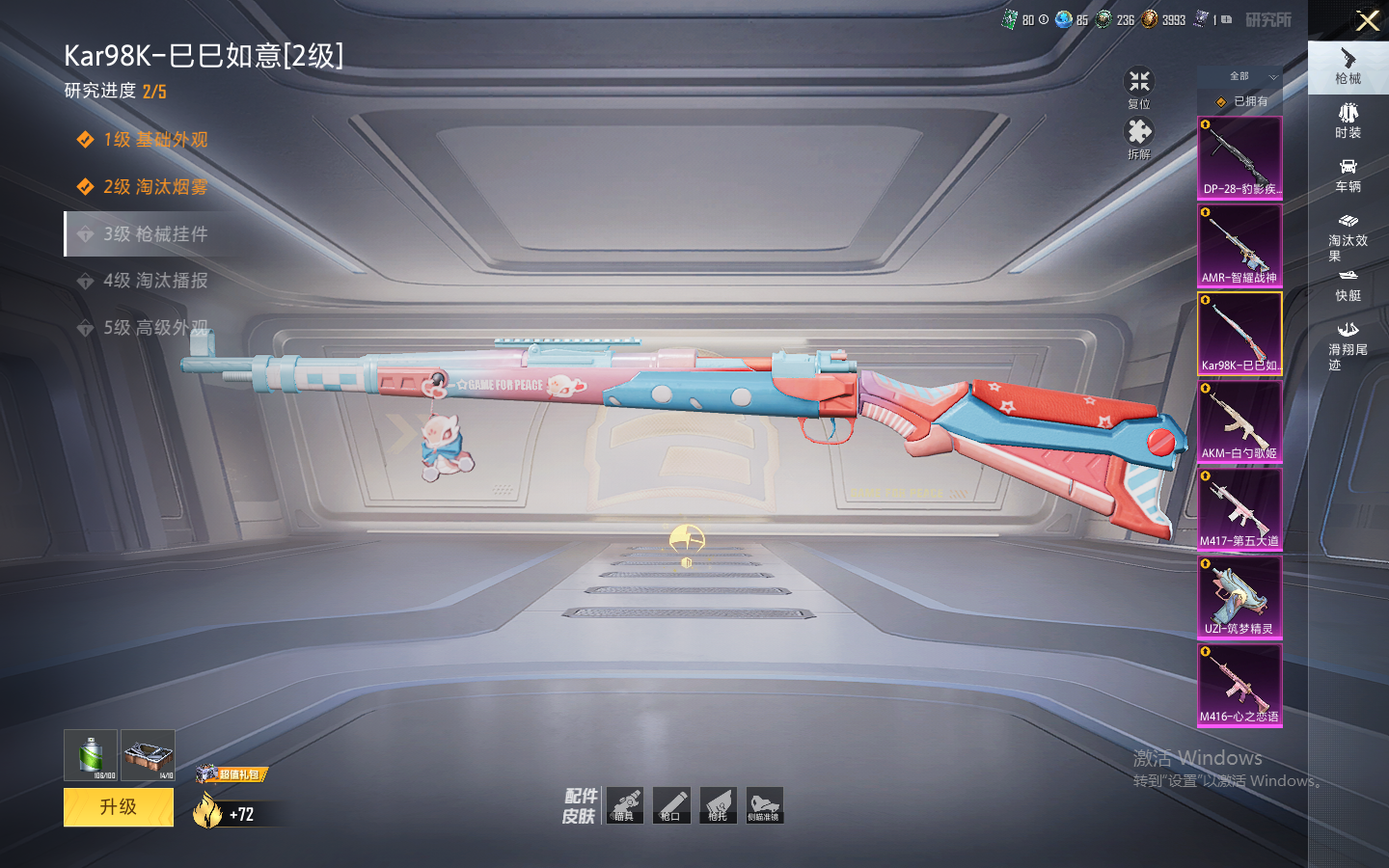Click the yellow 升级 upgrade button
The width and height of the screenshot is (1389, 868).
[119, 807]
